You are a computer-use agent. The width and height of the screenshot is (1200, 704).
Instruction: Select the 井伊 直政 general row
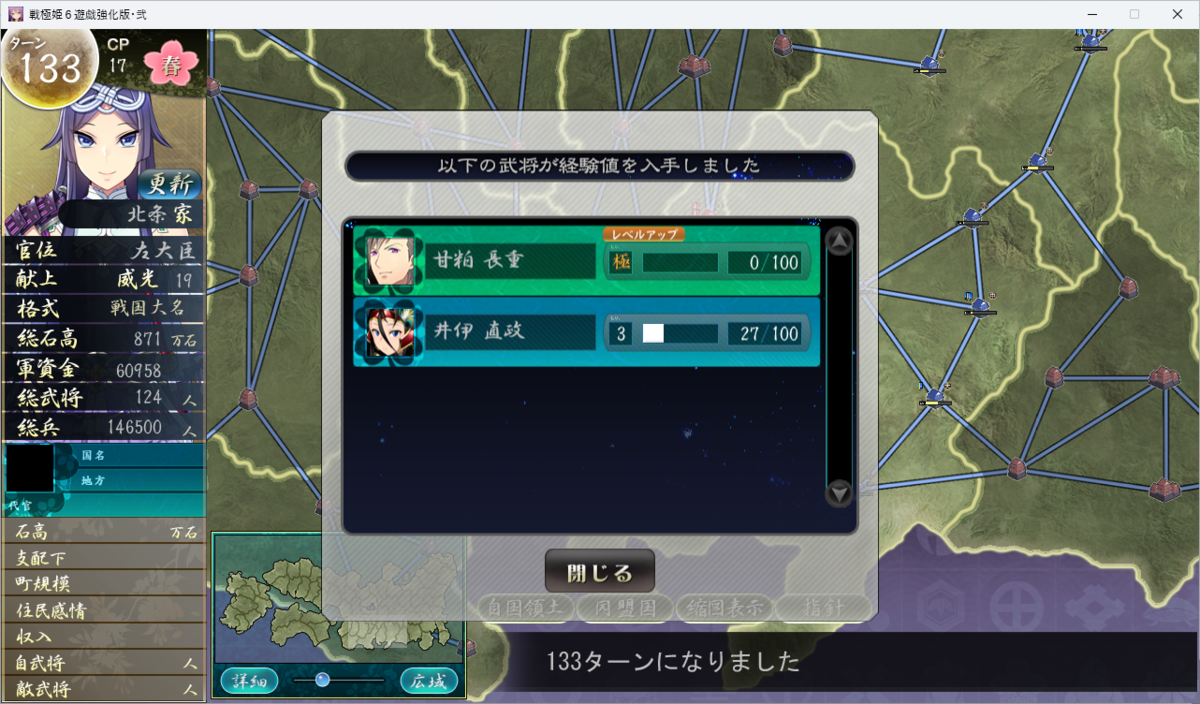click(x=587, y=332)
